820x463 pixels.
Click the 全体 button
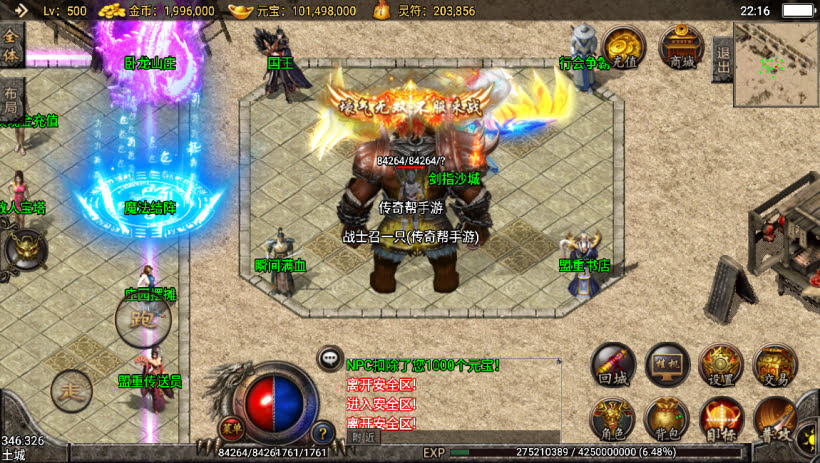tap(11, 43)
